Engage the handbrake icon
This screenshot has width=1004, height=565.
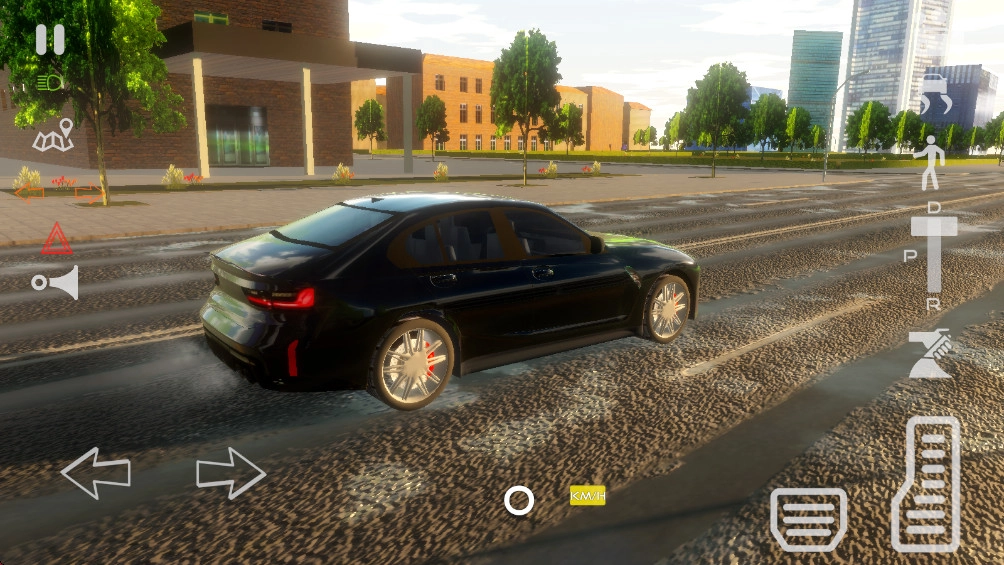[930, 354]
